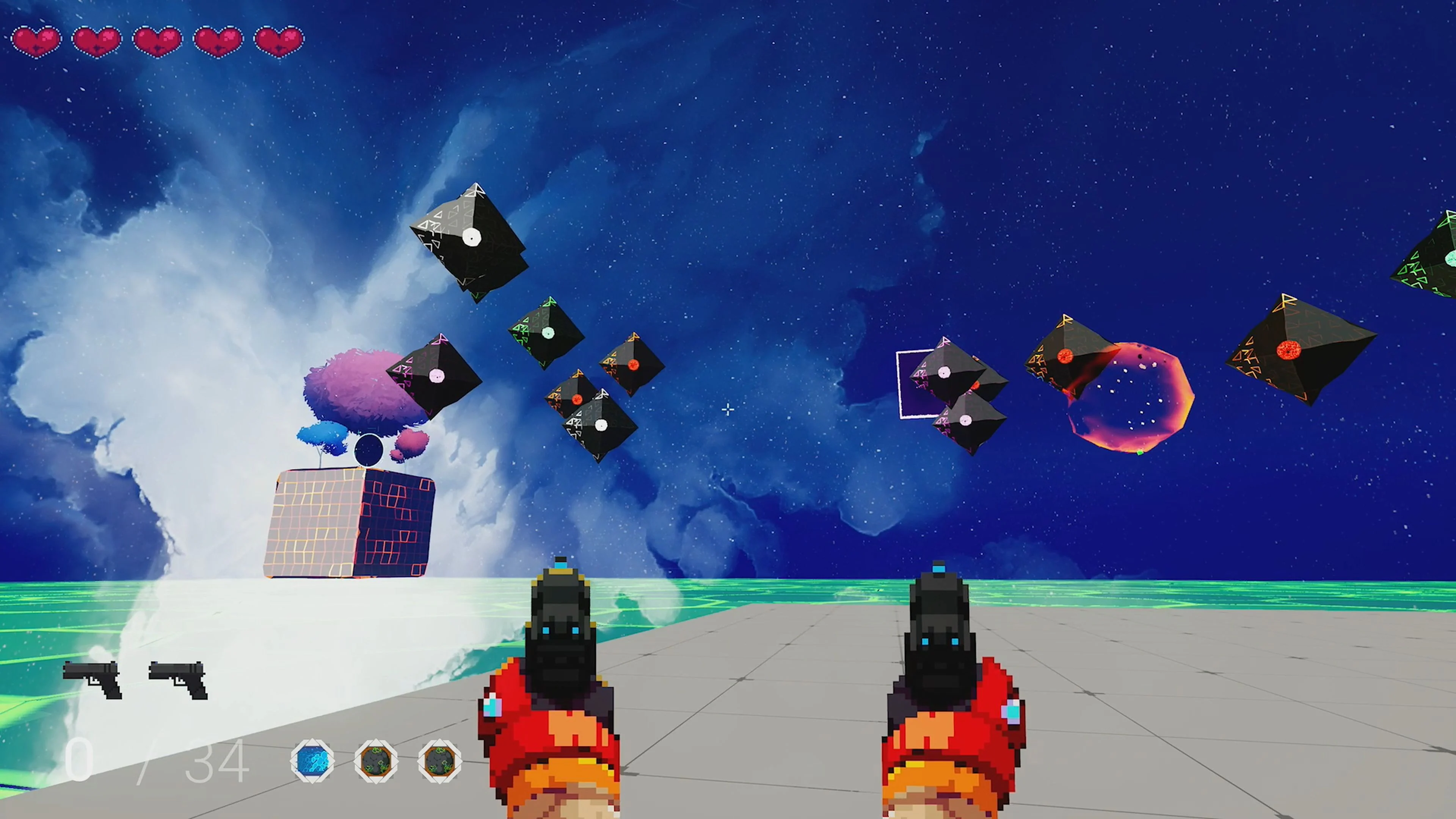Click the last heart in the health bar
1456x819 pixels.
click(x=278, y=39)
